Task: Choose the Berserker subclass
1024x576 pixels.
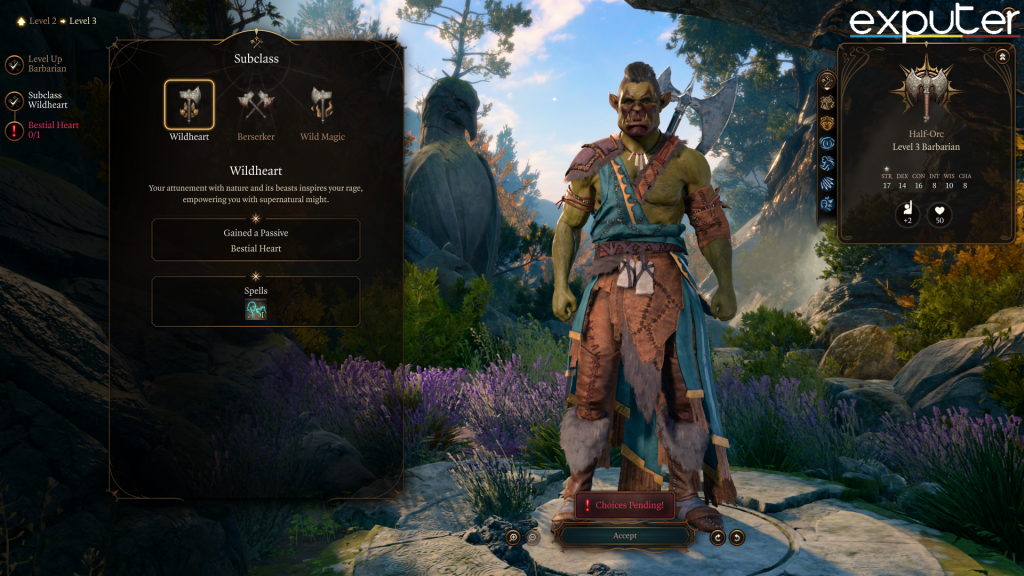Action: pyautogui.click(x=255, y=104)
